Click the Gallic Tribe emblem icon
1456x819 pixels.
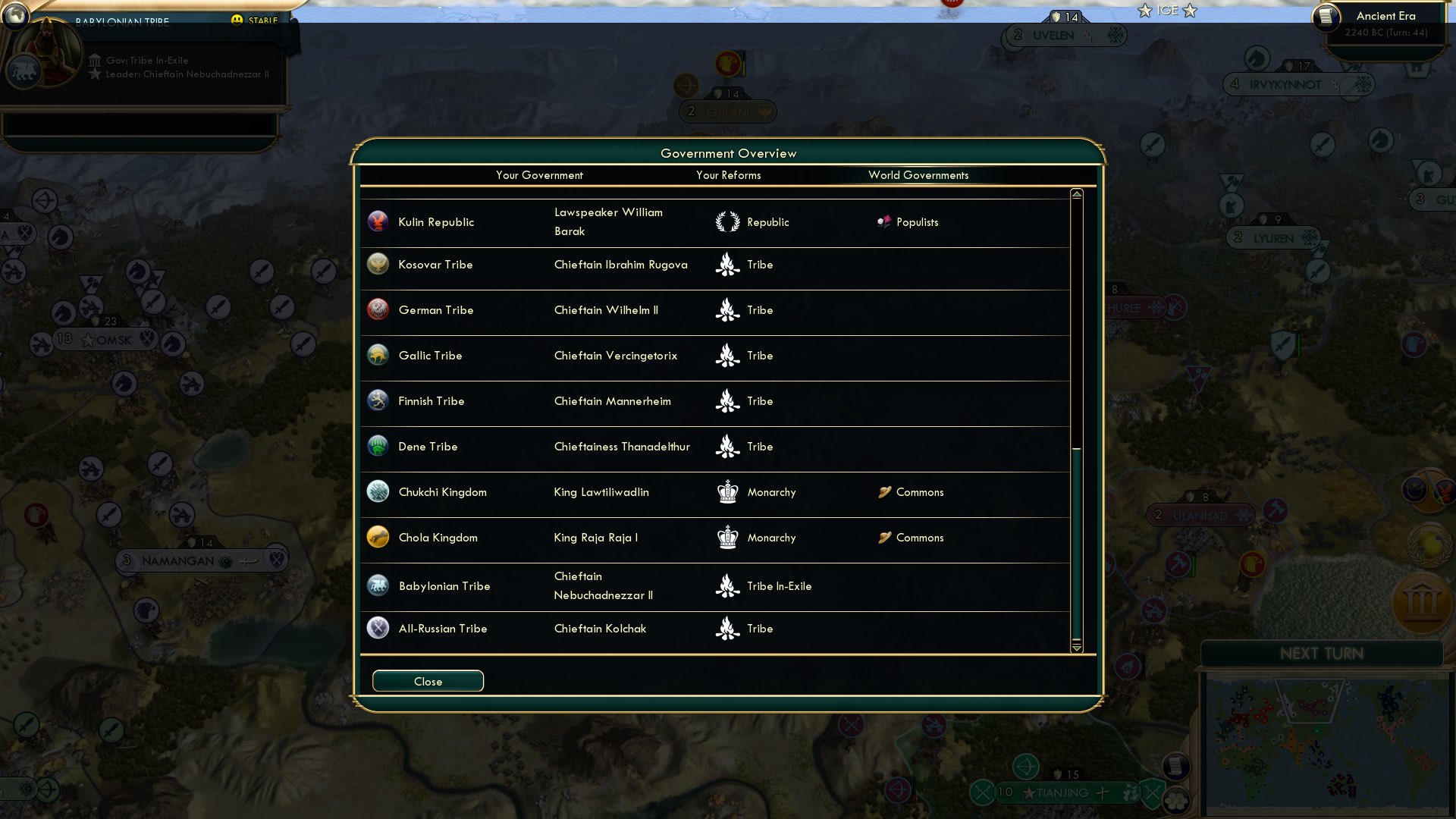coord(377,355)
